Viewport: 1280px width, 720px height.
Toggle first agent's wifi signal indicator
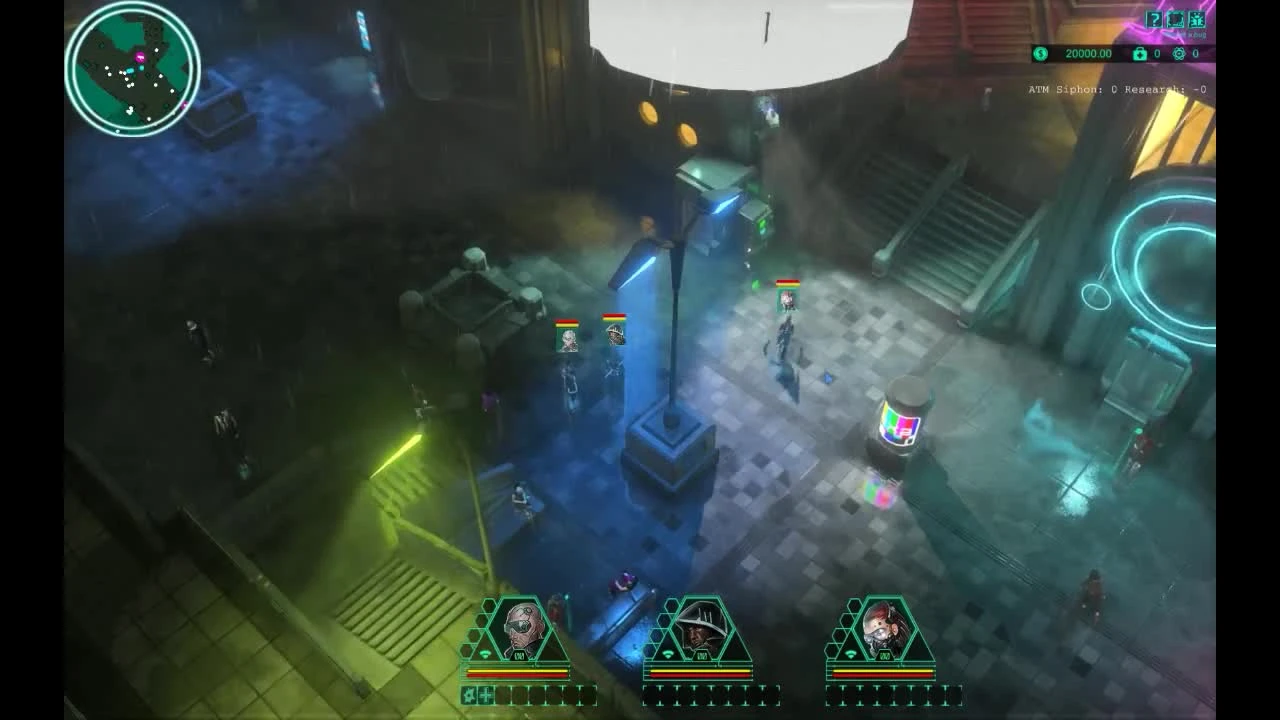[x=485, y=654]
